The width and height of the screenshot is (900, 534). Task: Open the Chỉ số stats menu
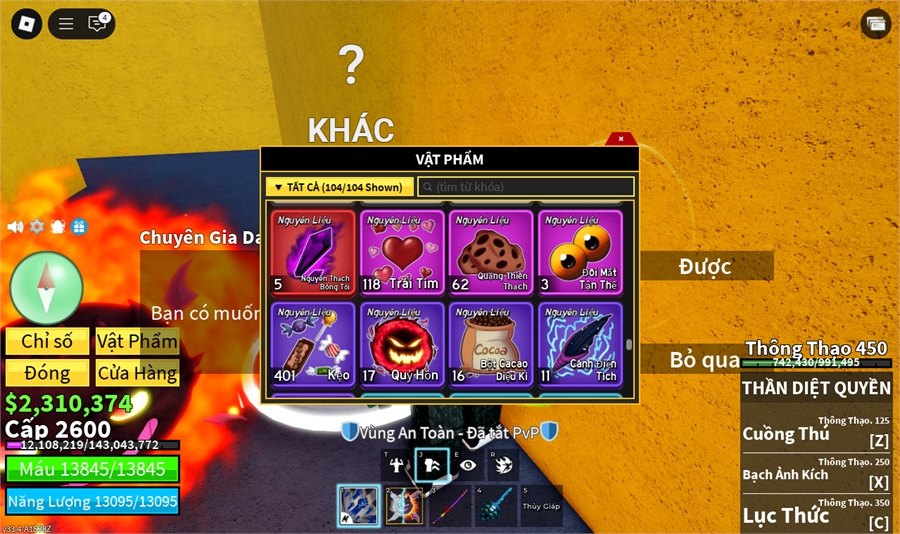click(47, 341)
